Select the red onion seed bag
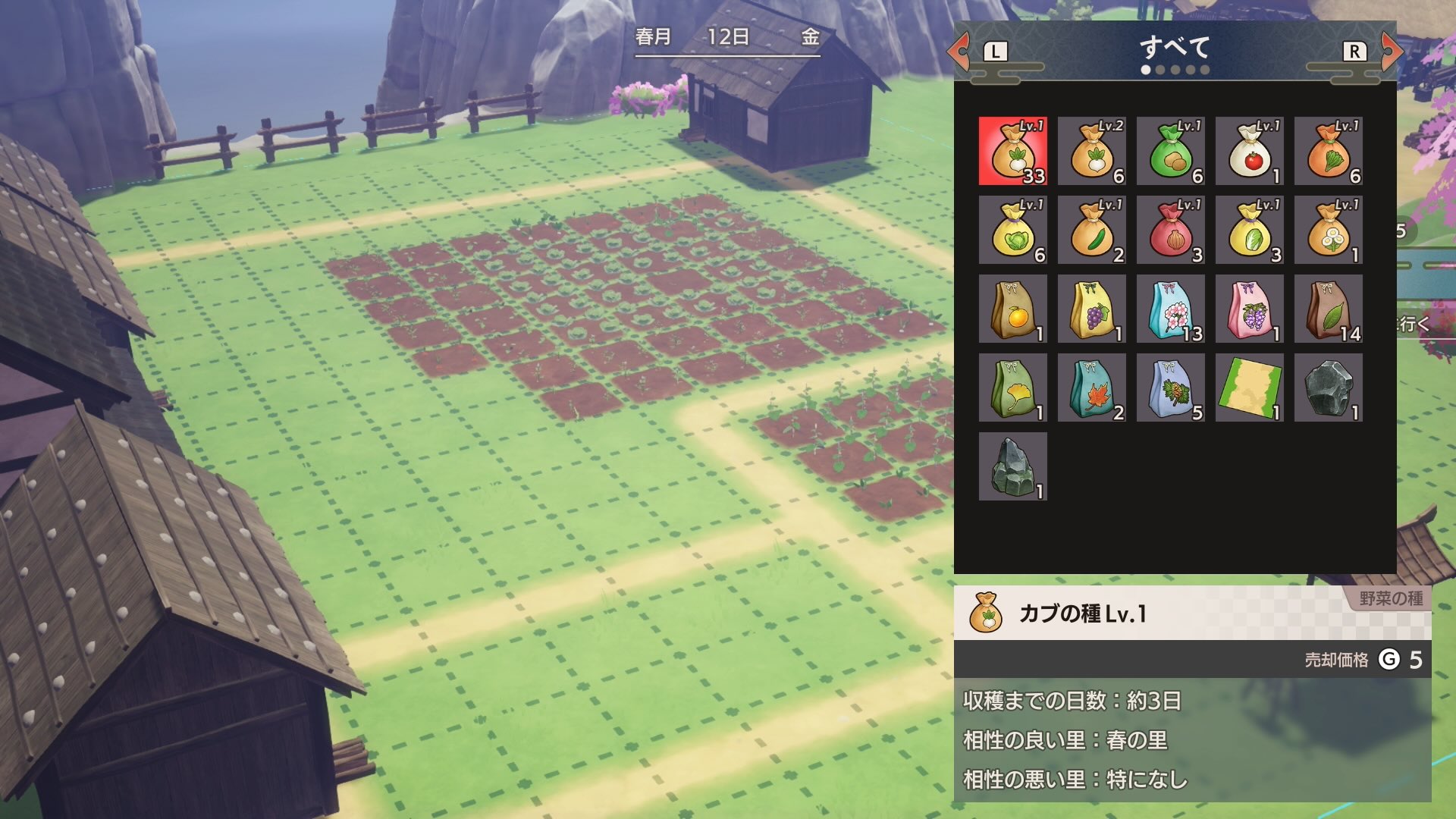This screenshot has height=819, width=1456. point(1172,229)
